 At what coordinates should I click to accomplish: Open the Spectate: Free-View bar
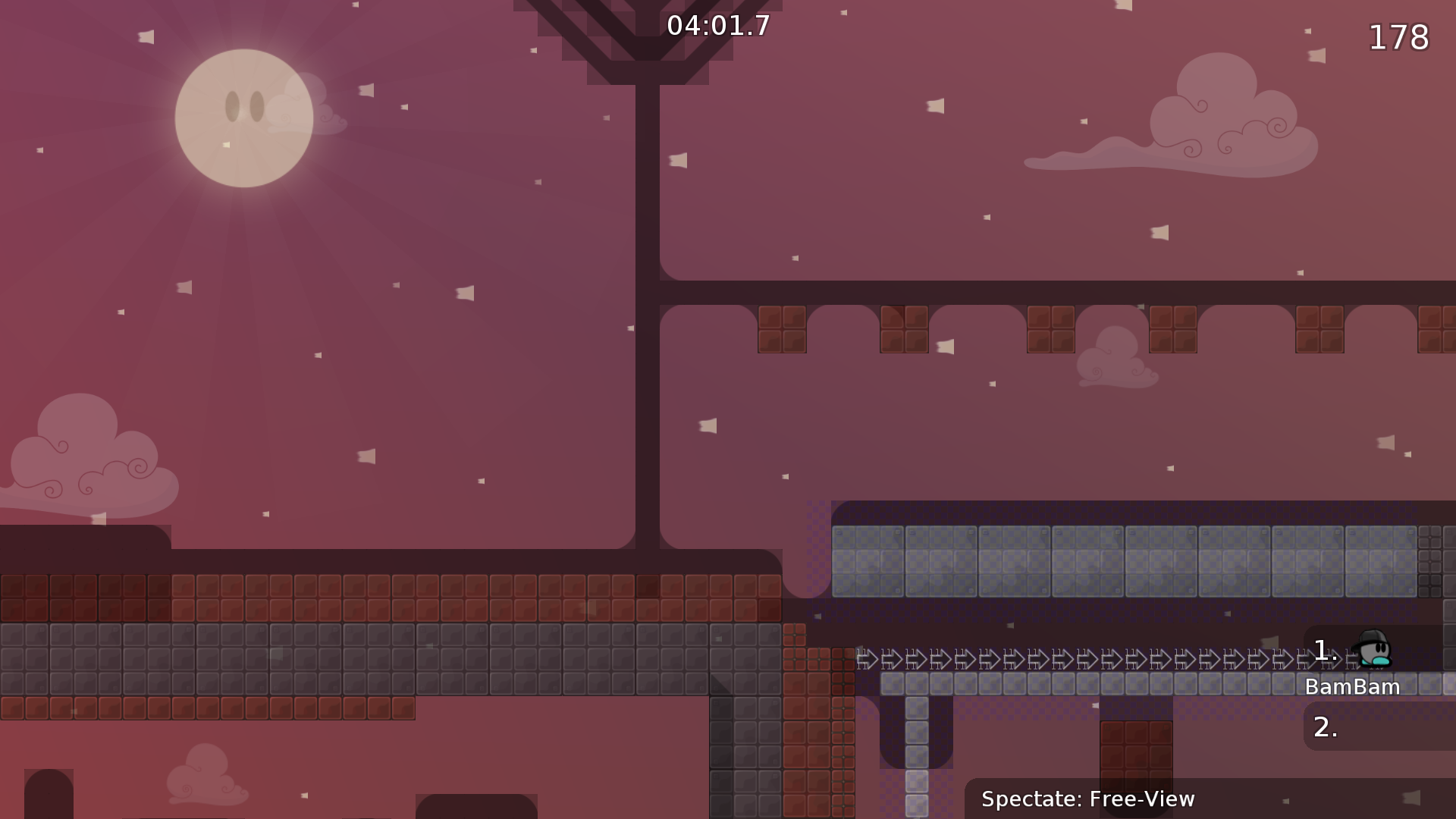tap(1090, 799)
